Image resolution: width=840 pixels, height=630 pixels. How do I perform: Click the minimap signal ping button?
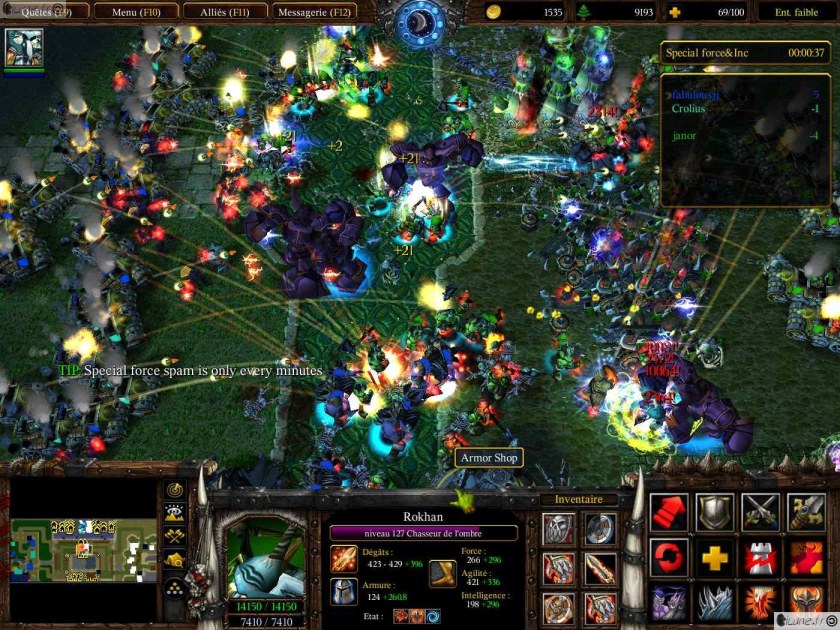click(175, 491)
